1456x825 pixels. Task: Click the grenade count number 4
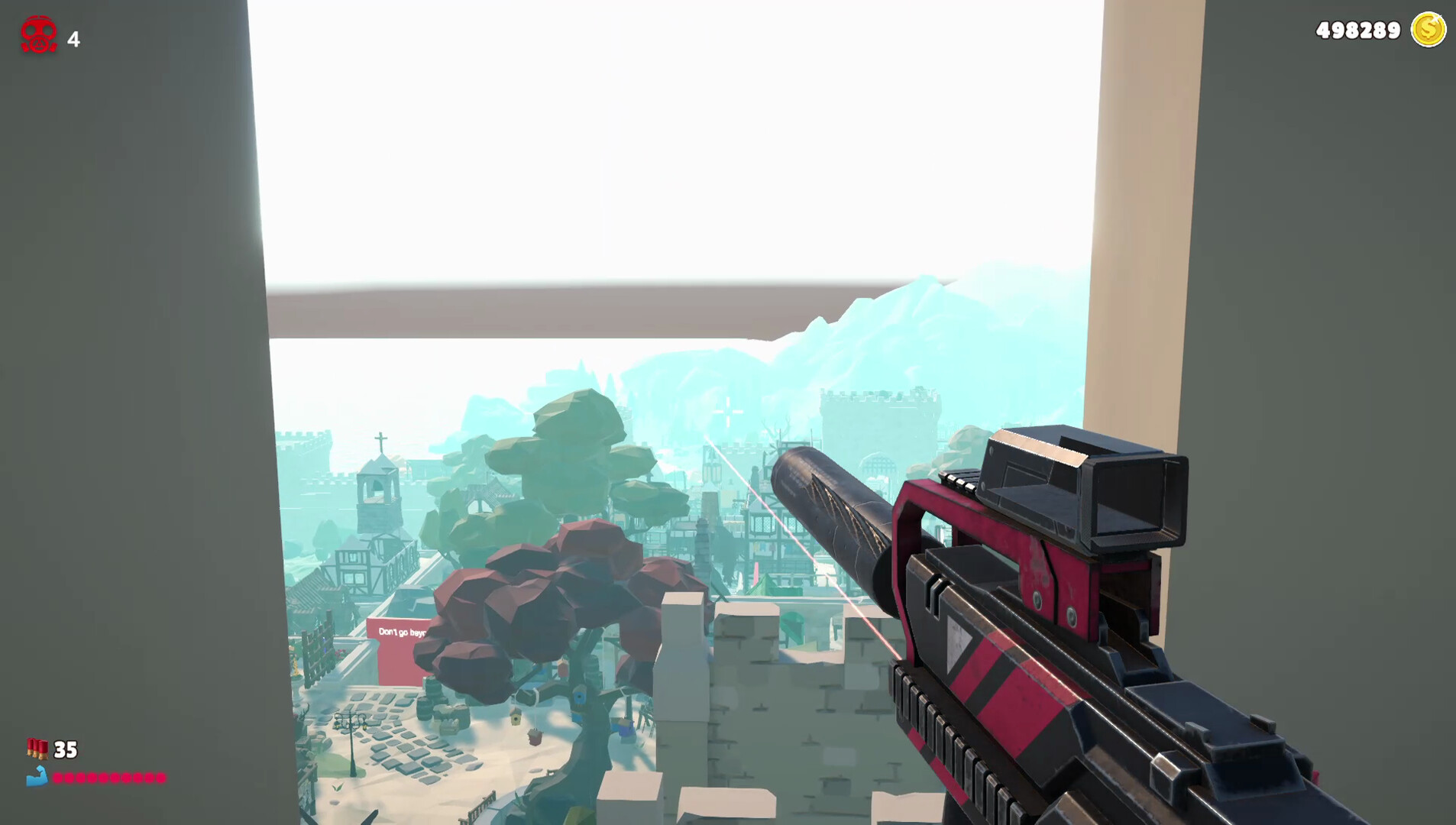pyautogui.click(x=73, y=37)
